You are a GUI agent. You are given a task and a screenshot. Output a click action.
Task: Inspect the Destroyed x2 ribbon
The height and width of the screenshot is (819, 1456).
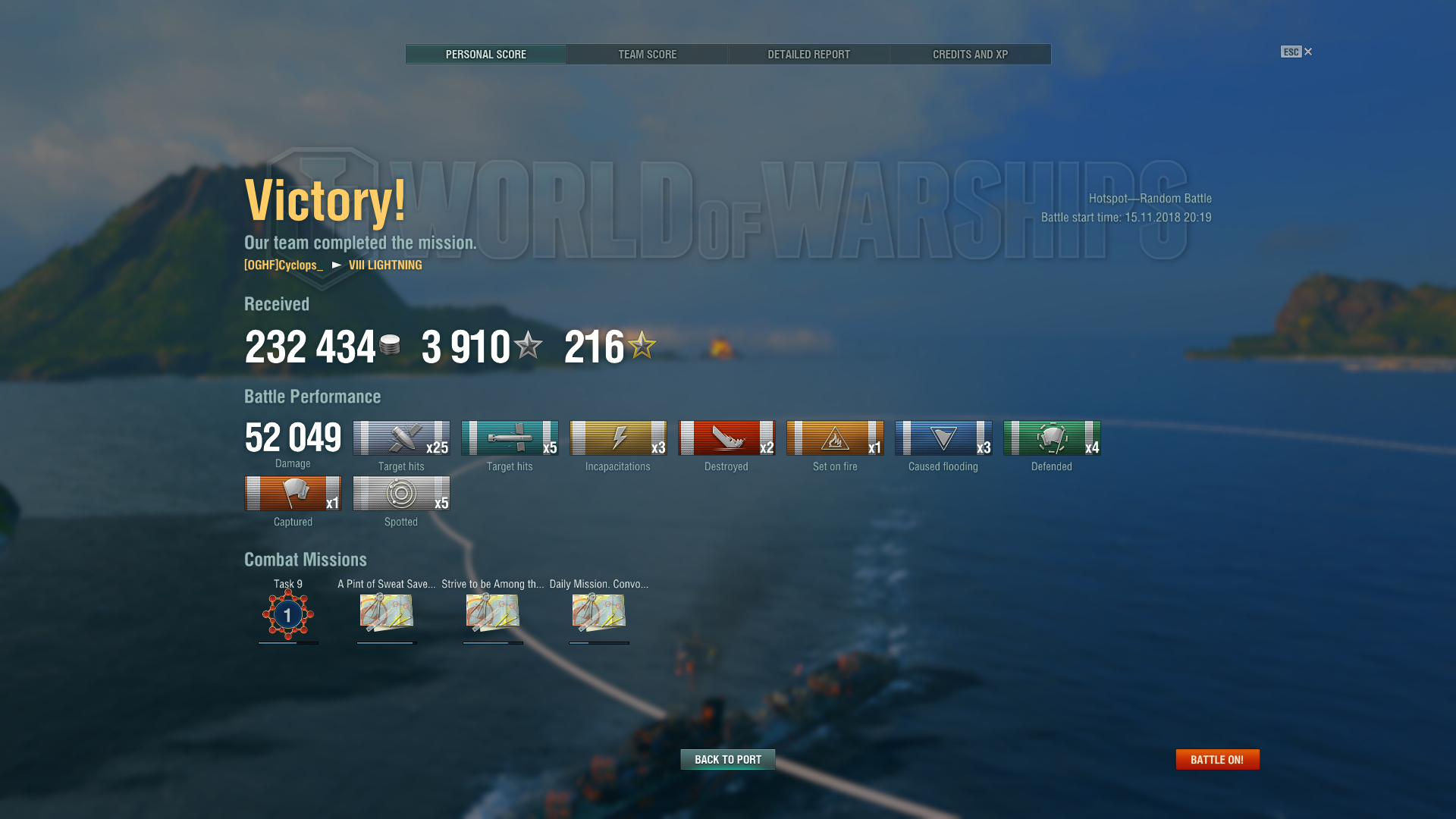(726, 438)
